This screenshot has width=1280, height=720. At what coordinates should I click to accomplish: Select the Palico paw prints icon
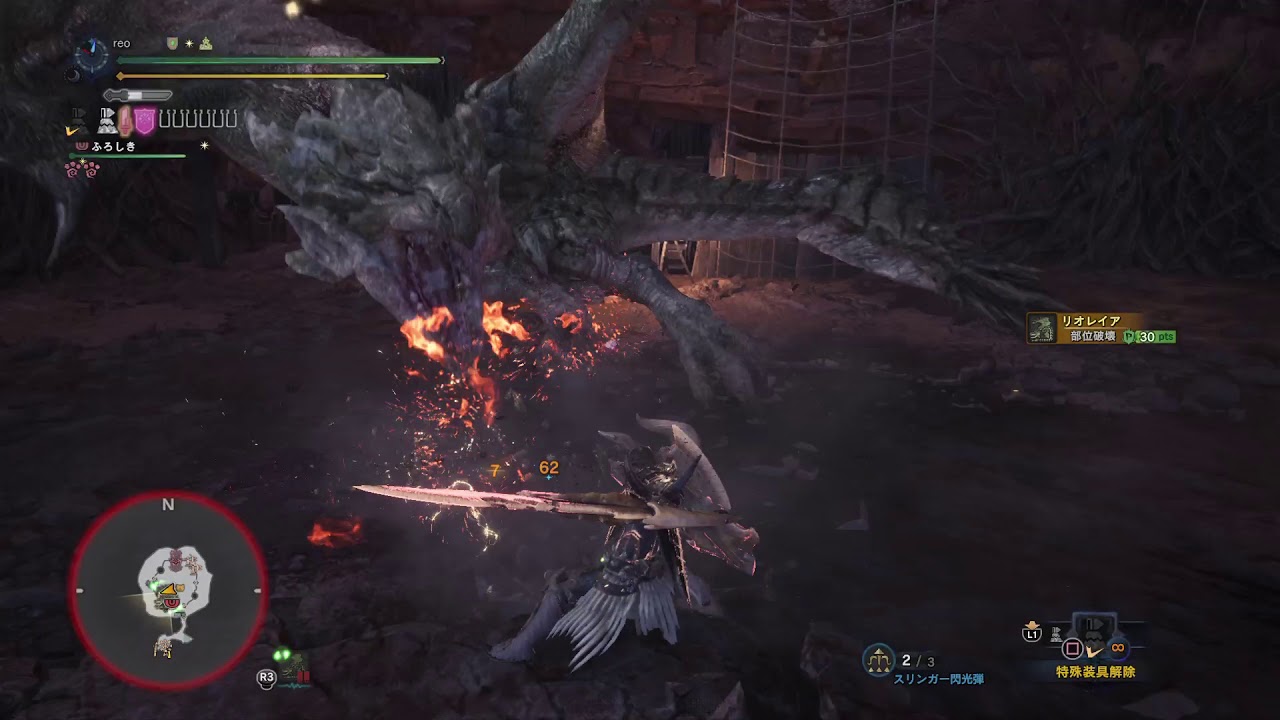[82, 168]
